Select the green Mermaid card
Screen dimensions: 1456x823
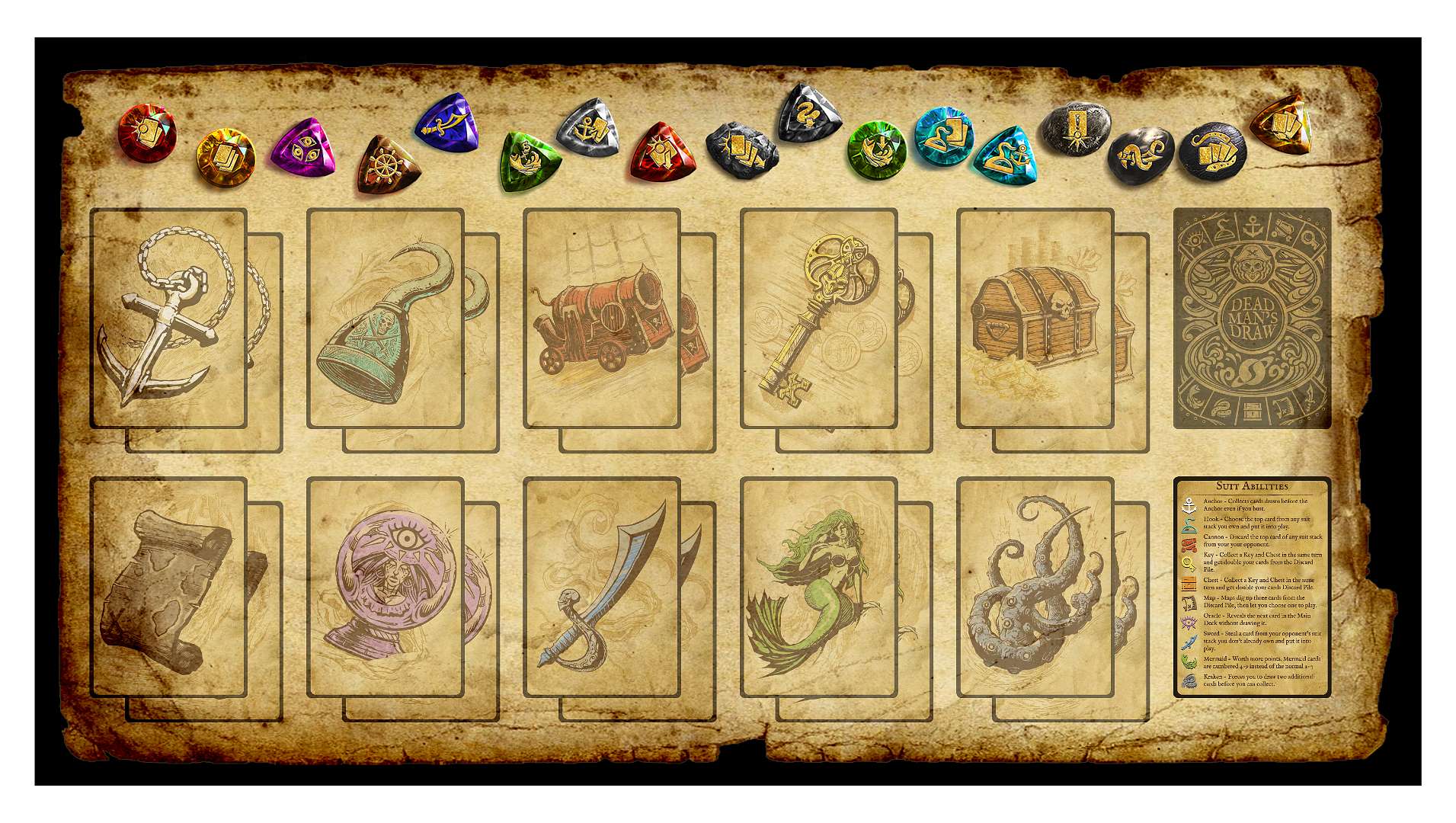(x=818, y=587)
